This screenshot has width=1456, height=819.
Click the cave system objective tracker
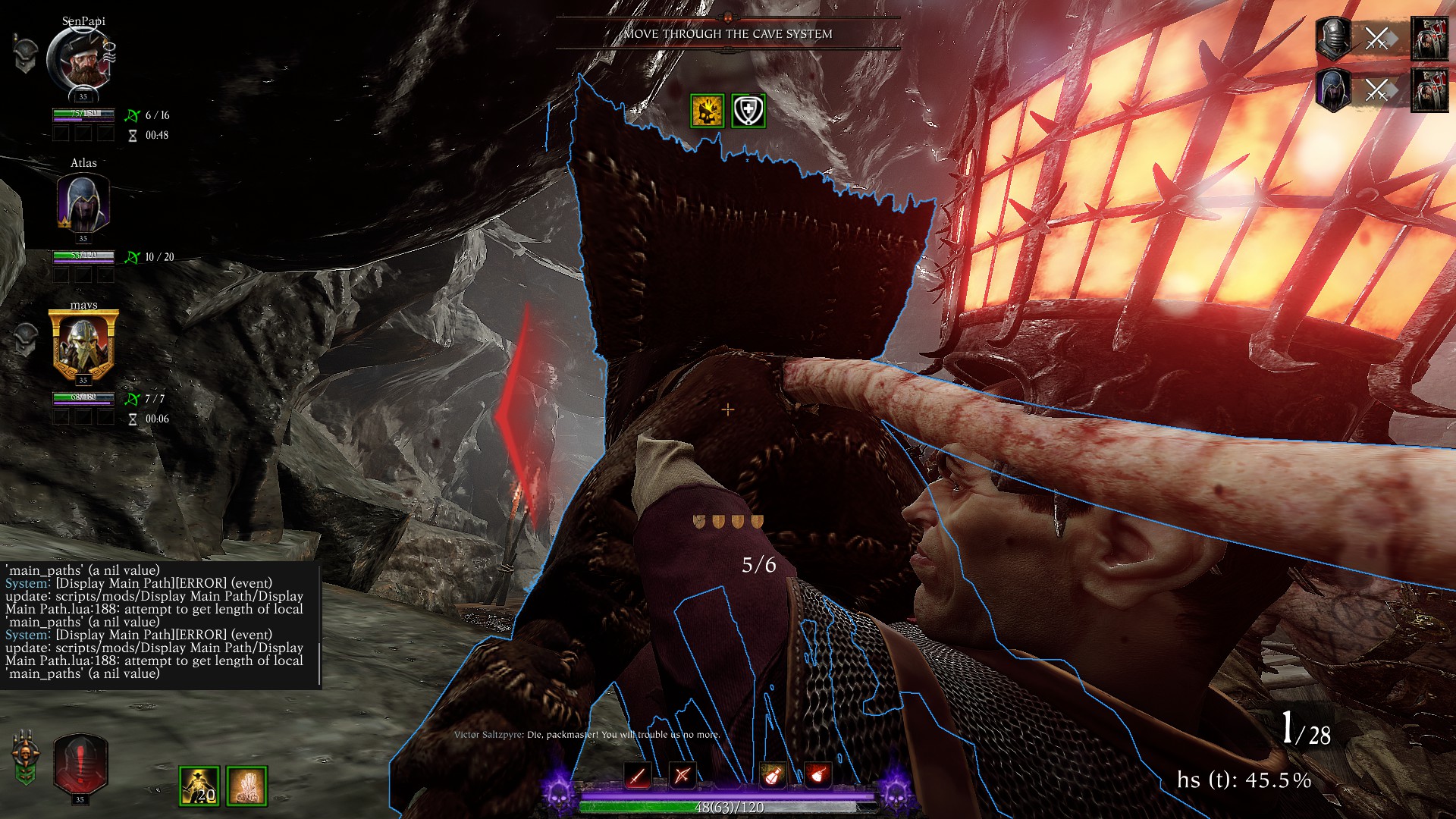(728, 34)
